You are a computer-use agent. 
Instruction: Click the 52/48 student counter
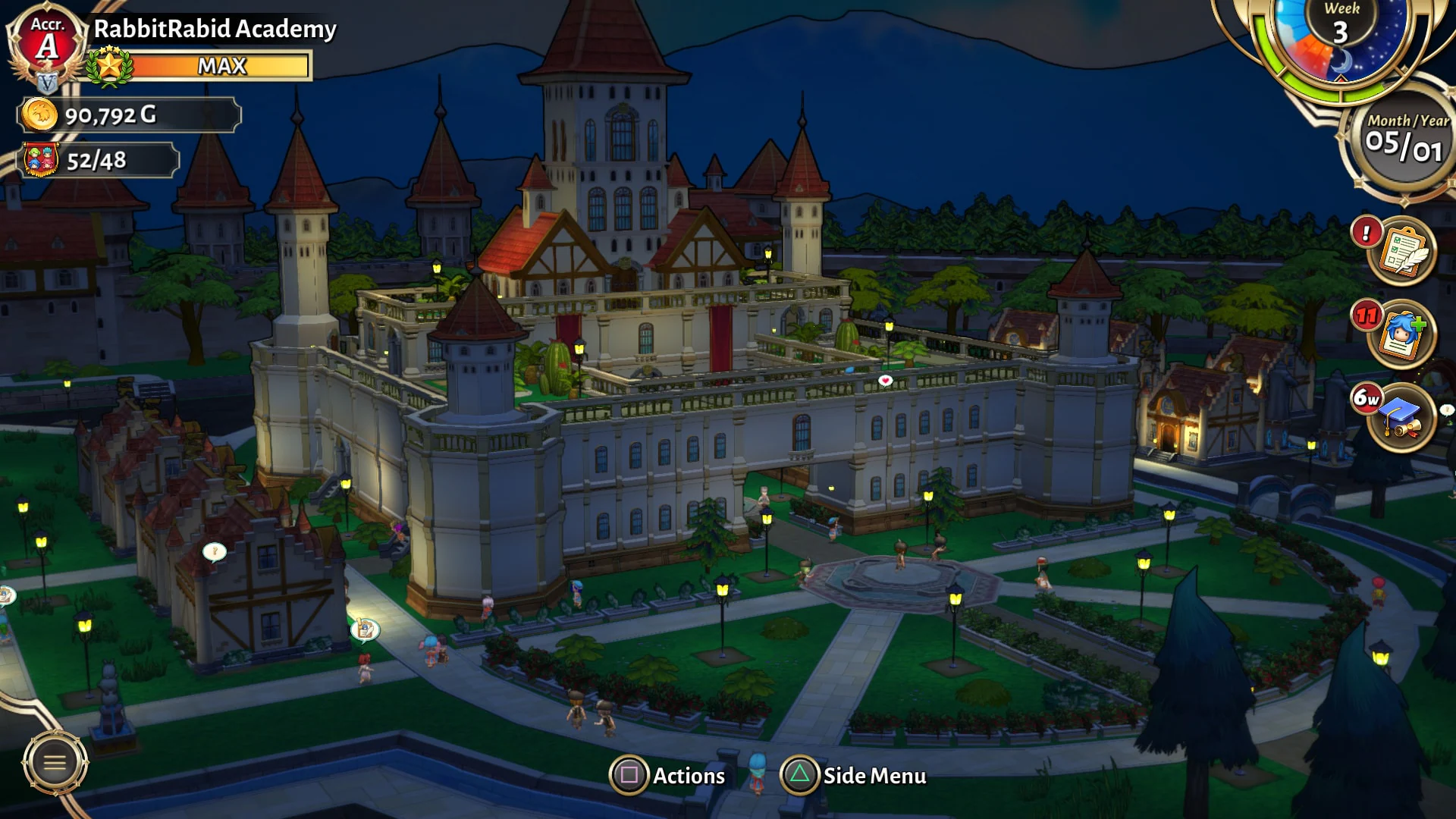click(x=97, y=161)
